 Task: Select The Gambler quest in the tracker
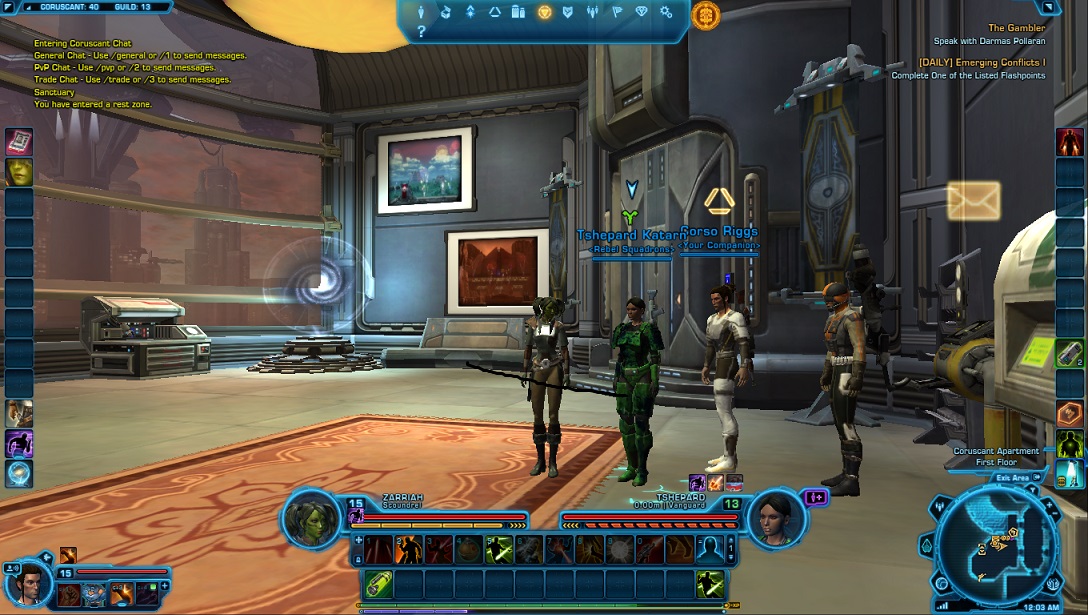[x=1016, y=28]
